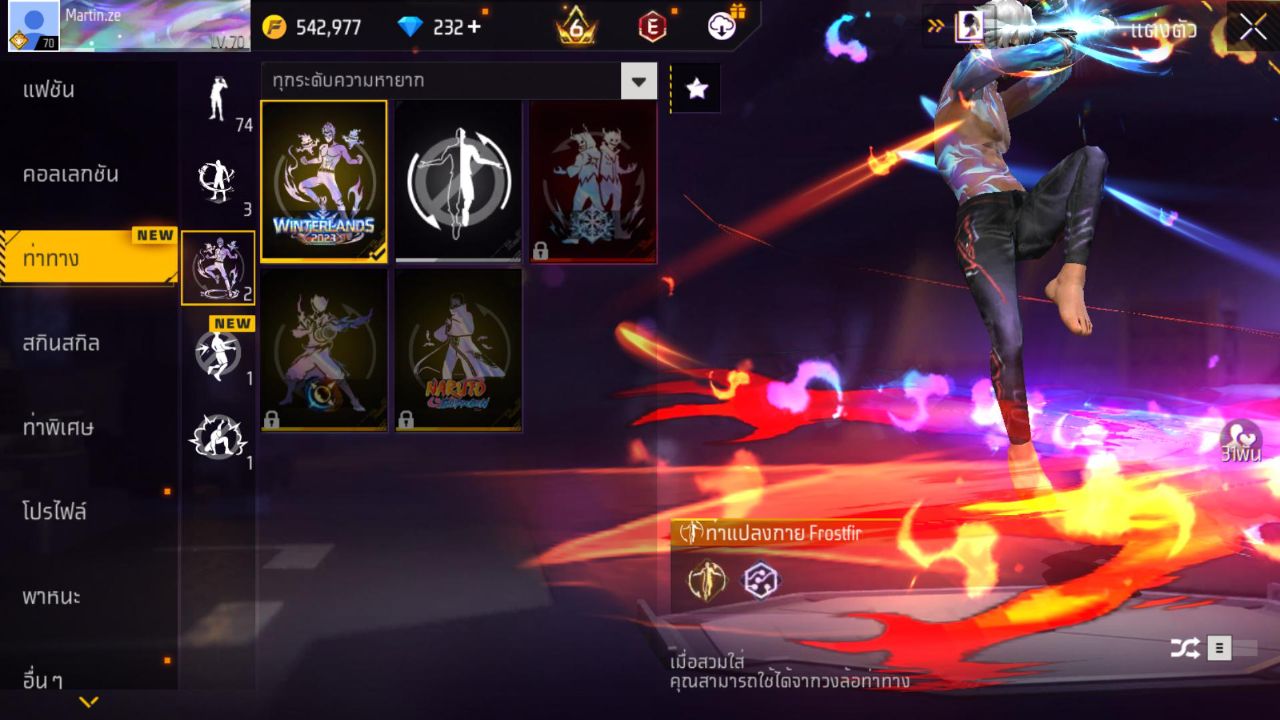This screenshot has height=720, width=1280.
Task: Select the Winterlands 2023 emote card
Action: coord(324,181)
